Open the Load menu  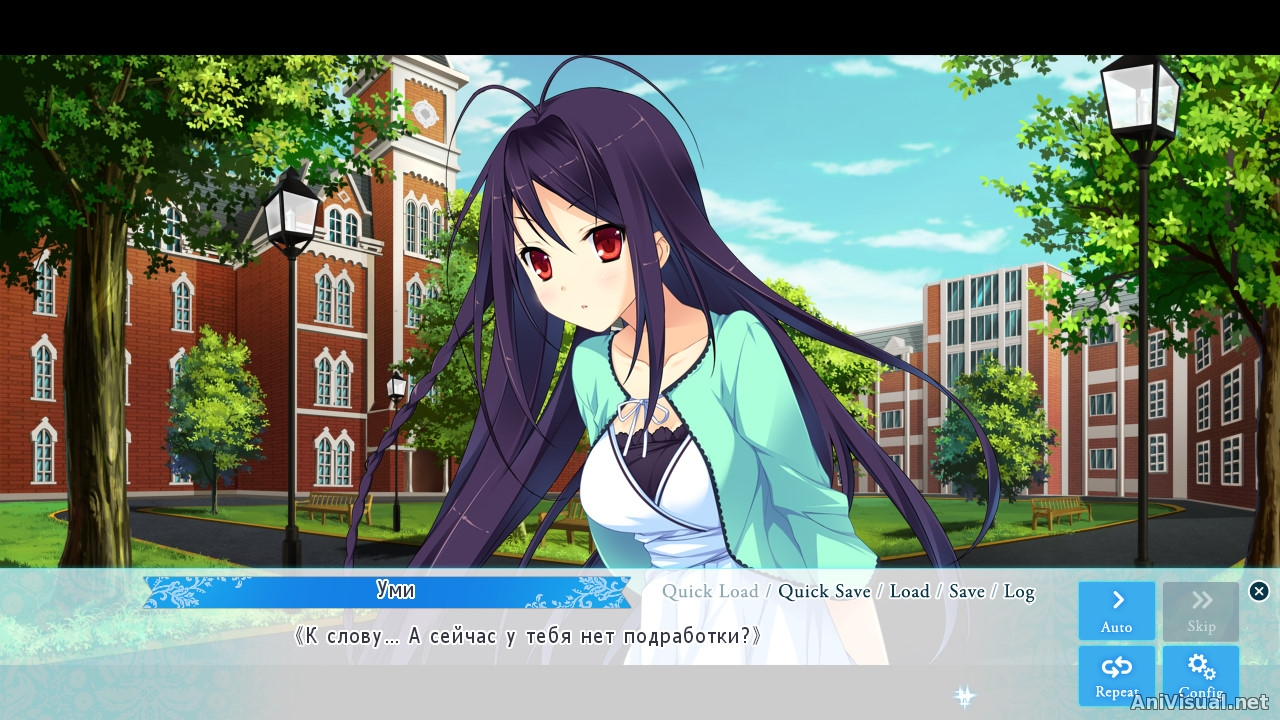pos(909,591)
